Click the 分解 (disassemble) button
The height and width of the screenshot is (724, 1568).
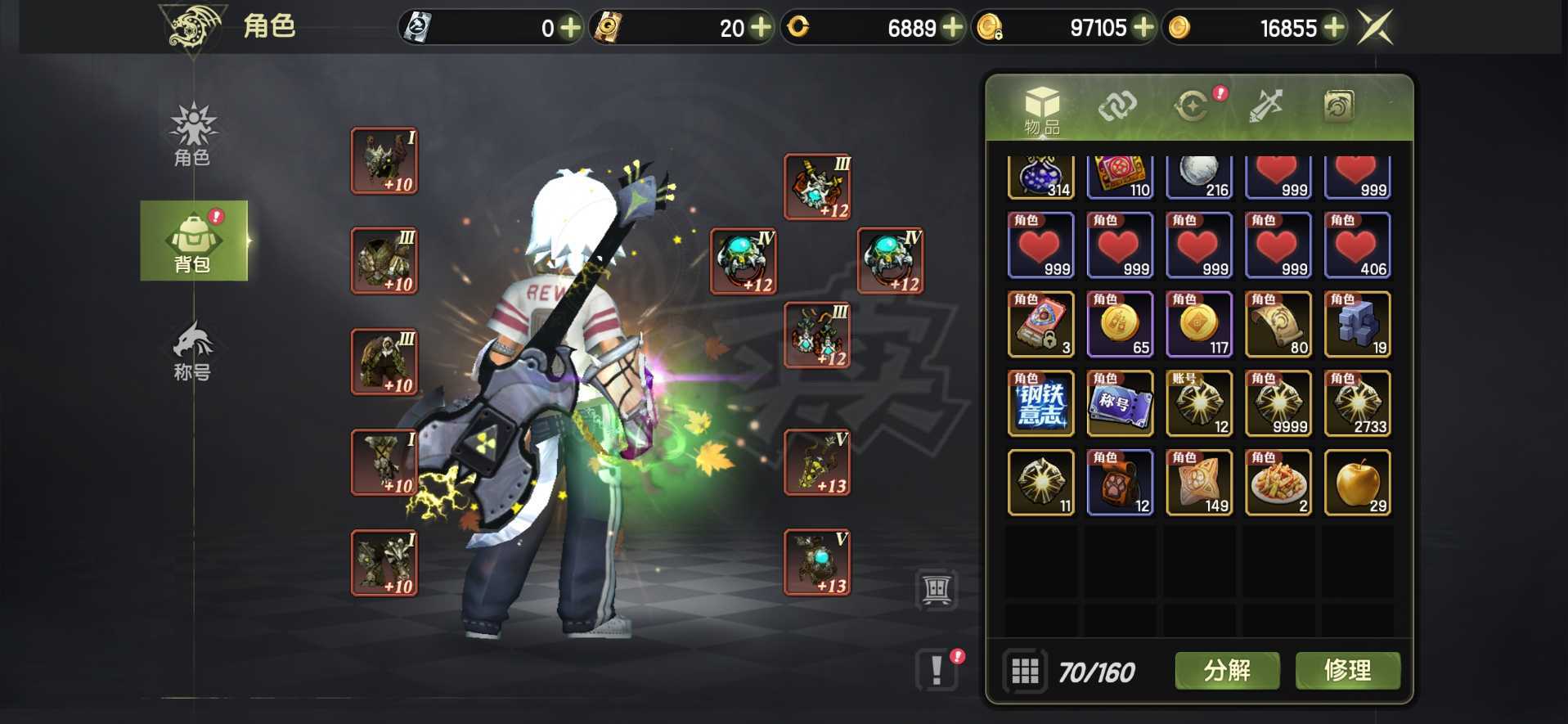(x=1226, y=671)
